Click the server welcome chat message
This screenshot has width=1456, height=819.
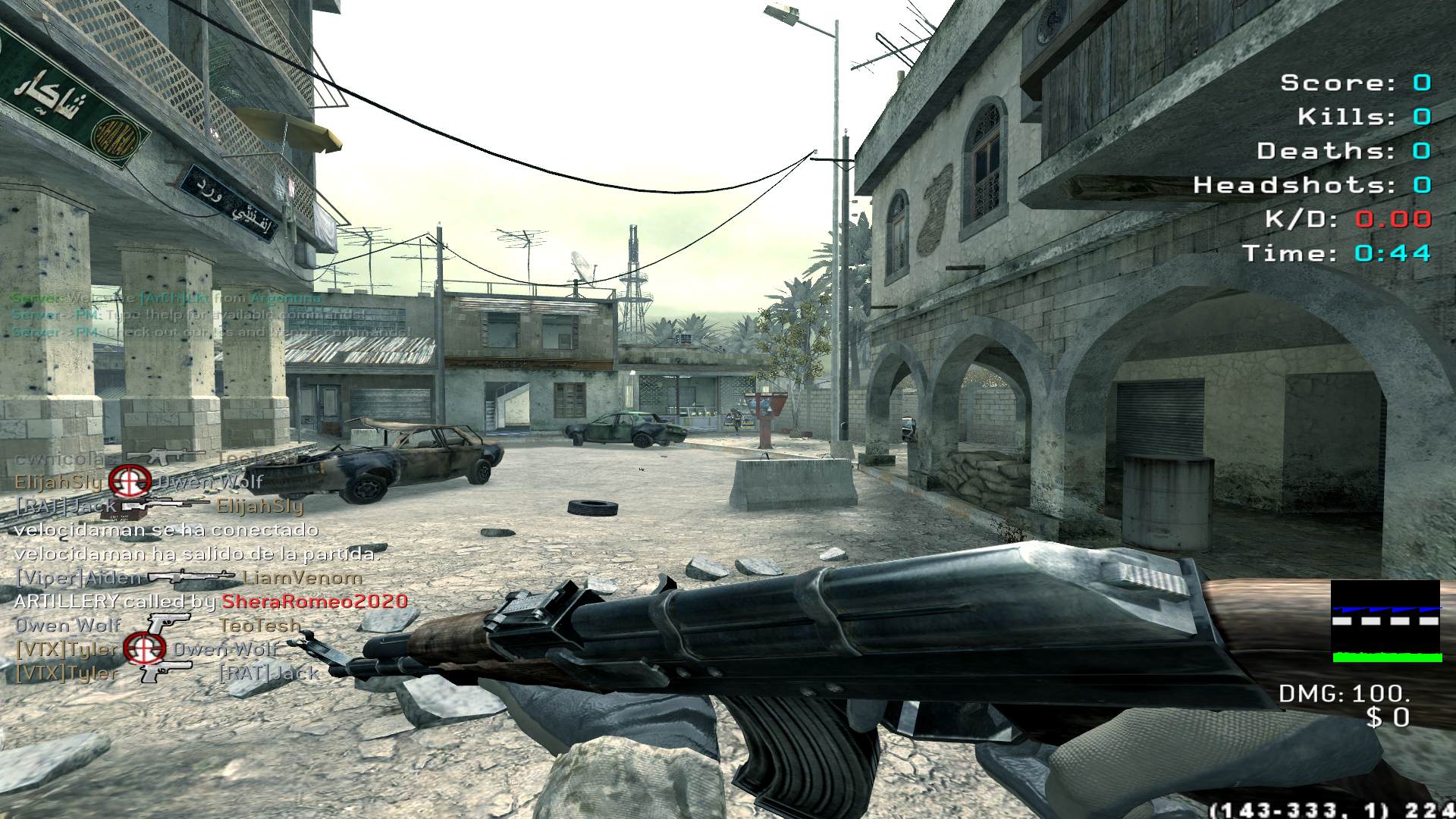166,298
